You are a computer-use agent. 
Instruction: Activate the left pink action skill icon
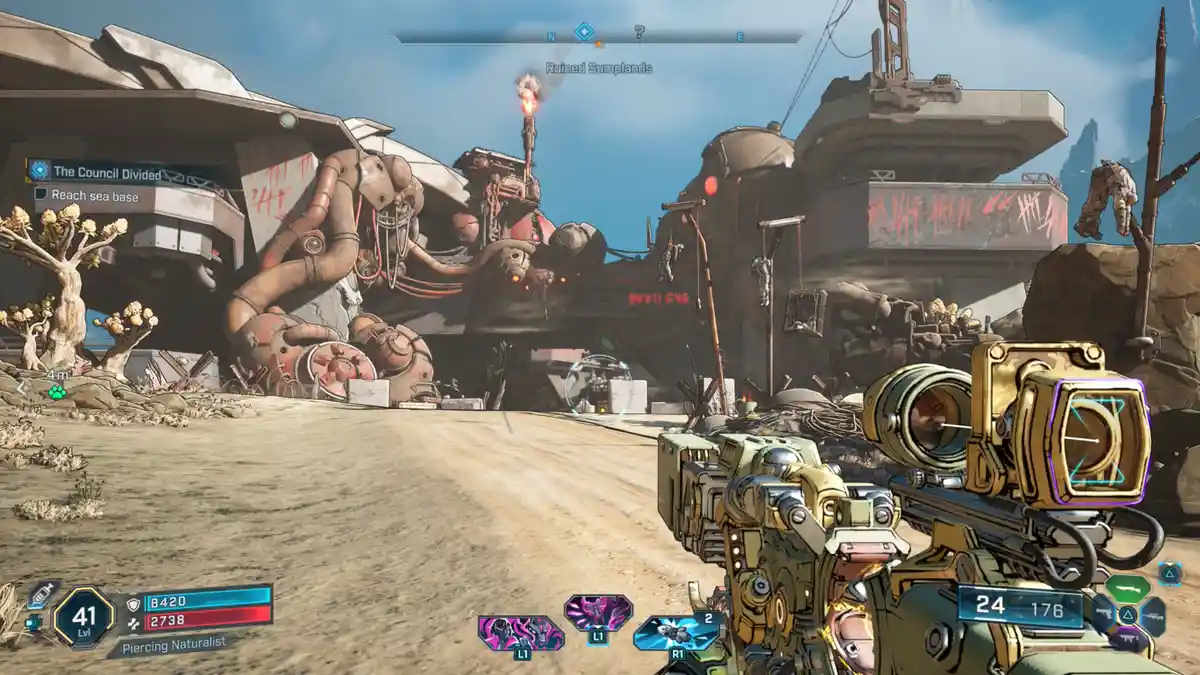[x=520, y=632]
